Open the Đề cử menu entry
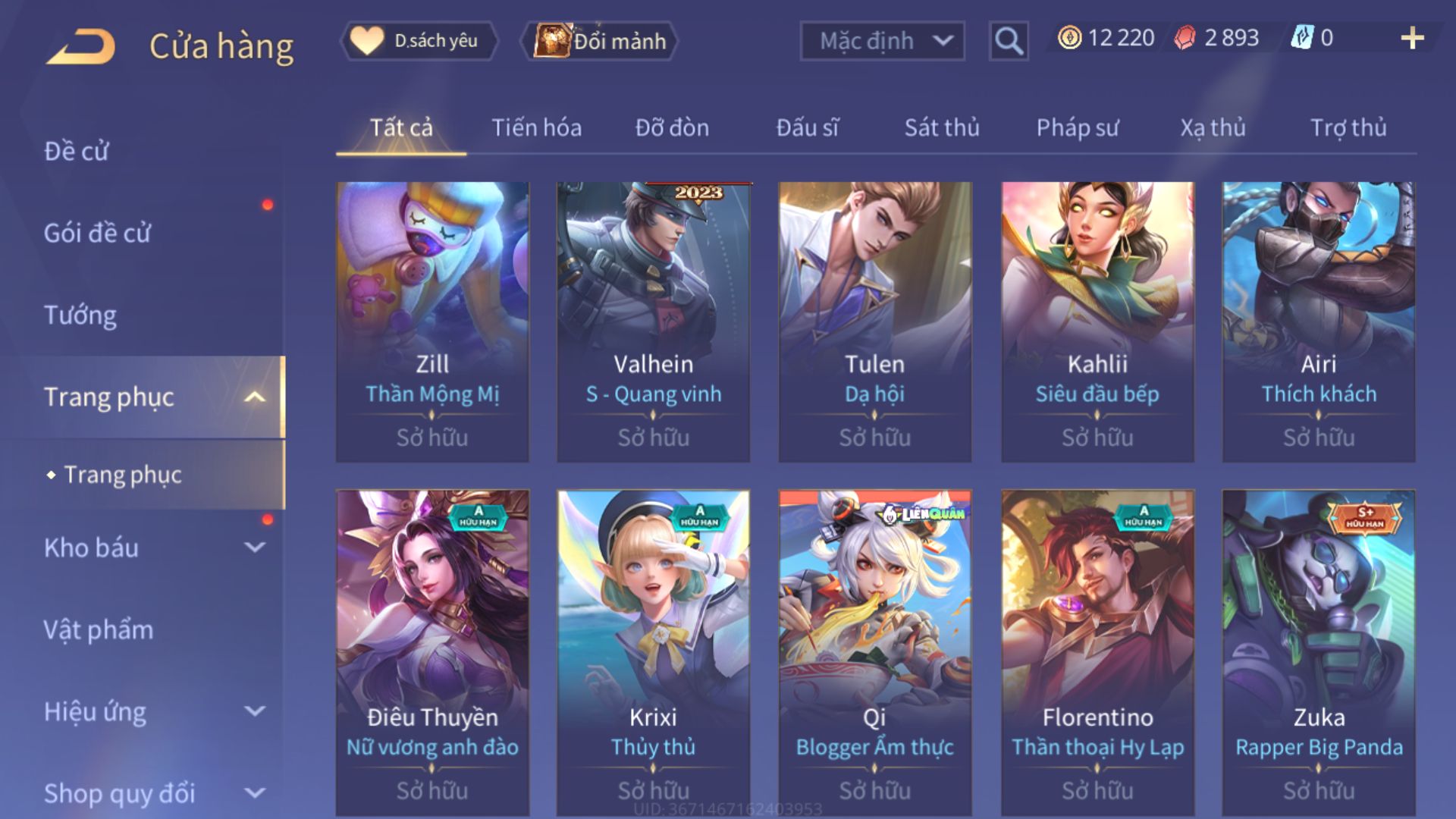Viewport: 1456px width, 819px height. click(x=76, y=151)
